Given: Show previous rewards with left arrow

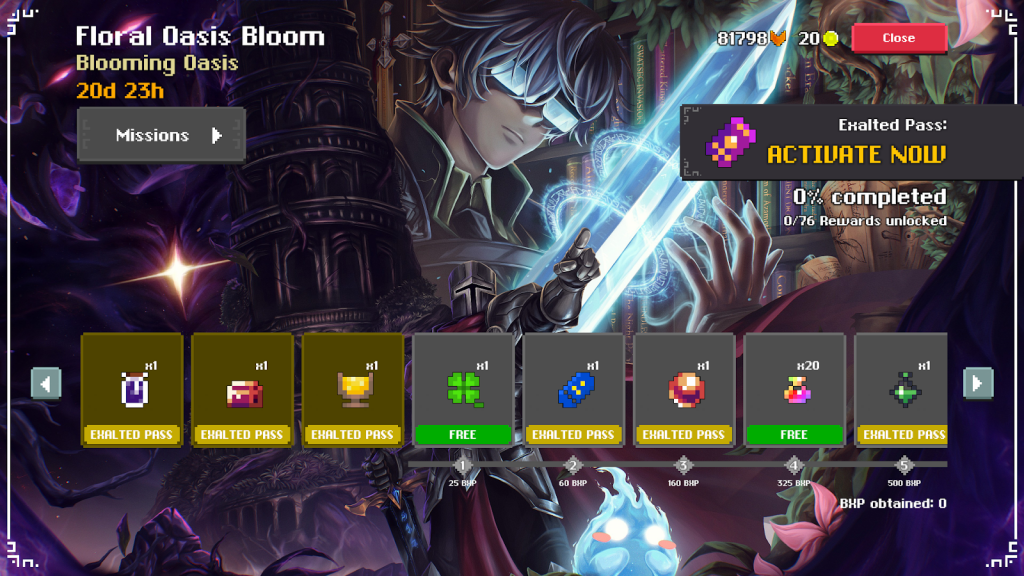Looking at the screenshot, I should [x=46, y=383].
